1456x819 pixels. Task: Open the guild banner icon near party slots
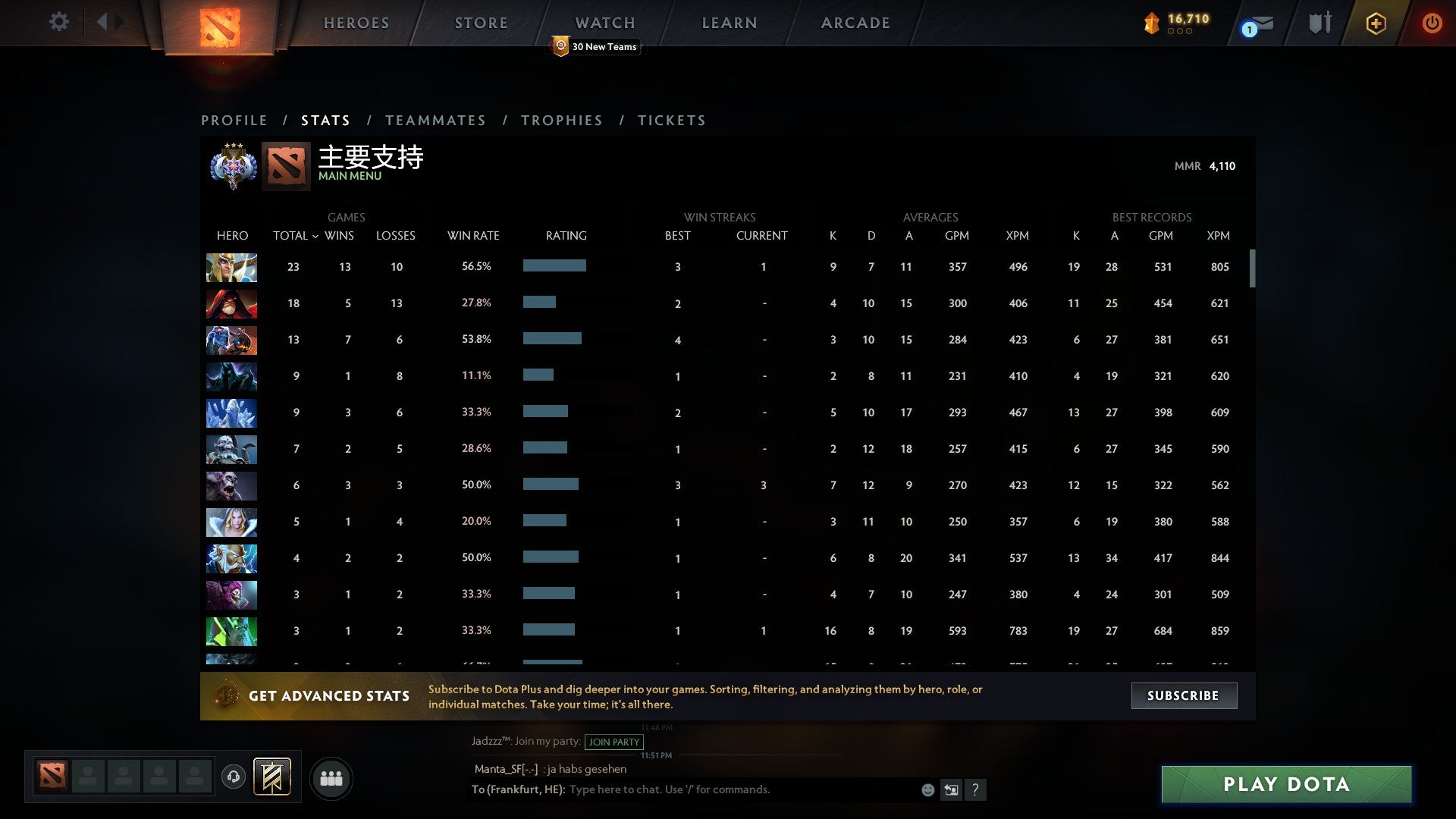coord(272,778)
